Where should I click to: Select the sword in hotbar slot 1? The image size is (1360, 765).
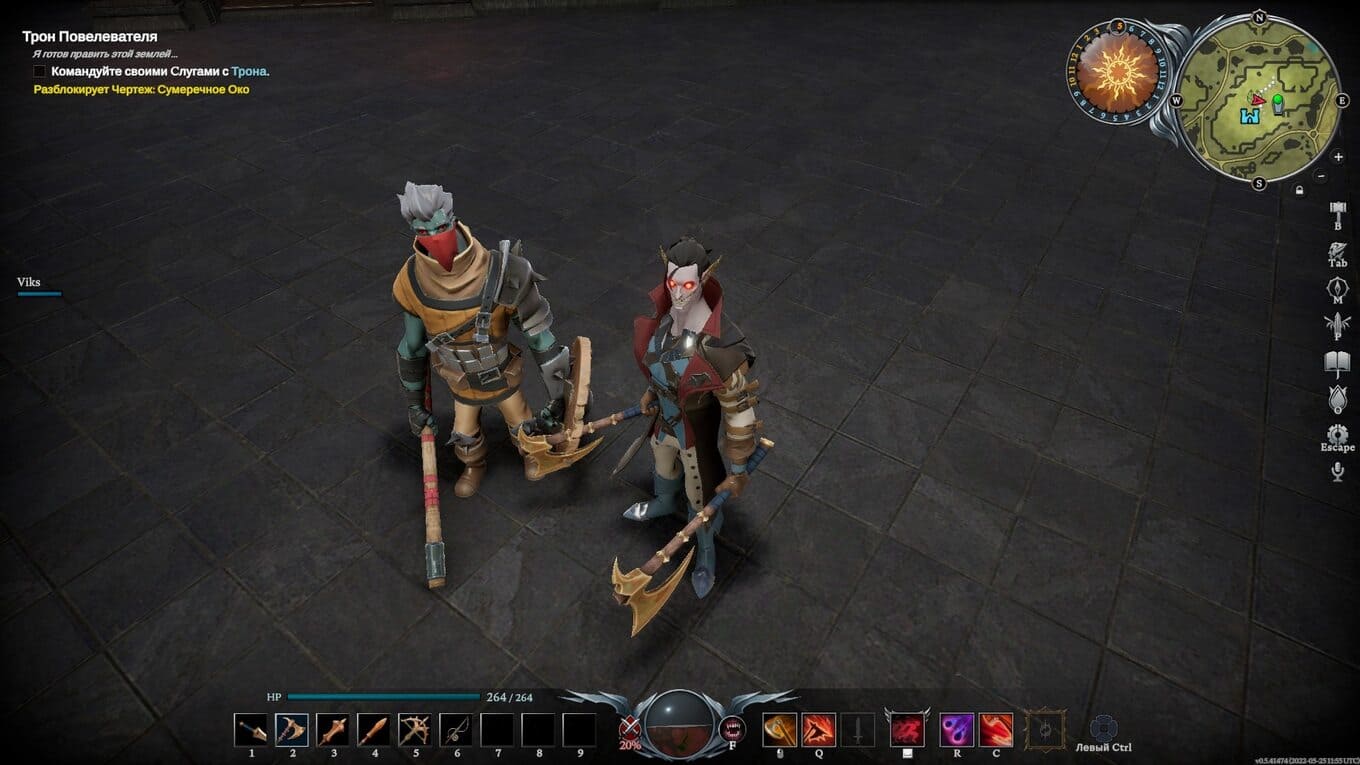tap(251, 730)
